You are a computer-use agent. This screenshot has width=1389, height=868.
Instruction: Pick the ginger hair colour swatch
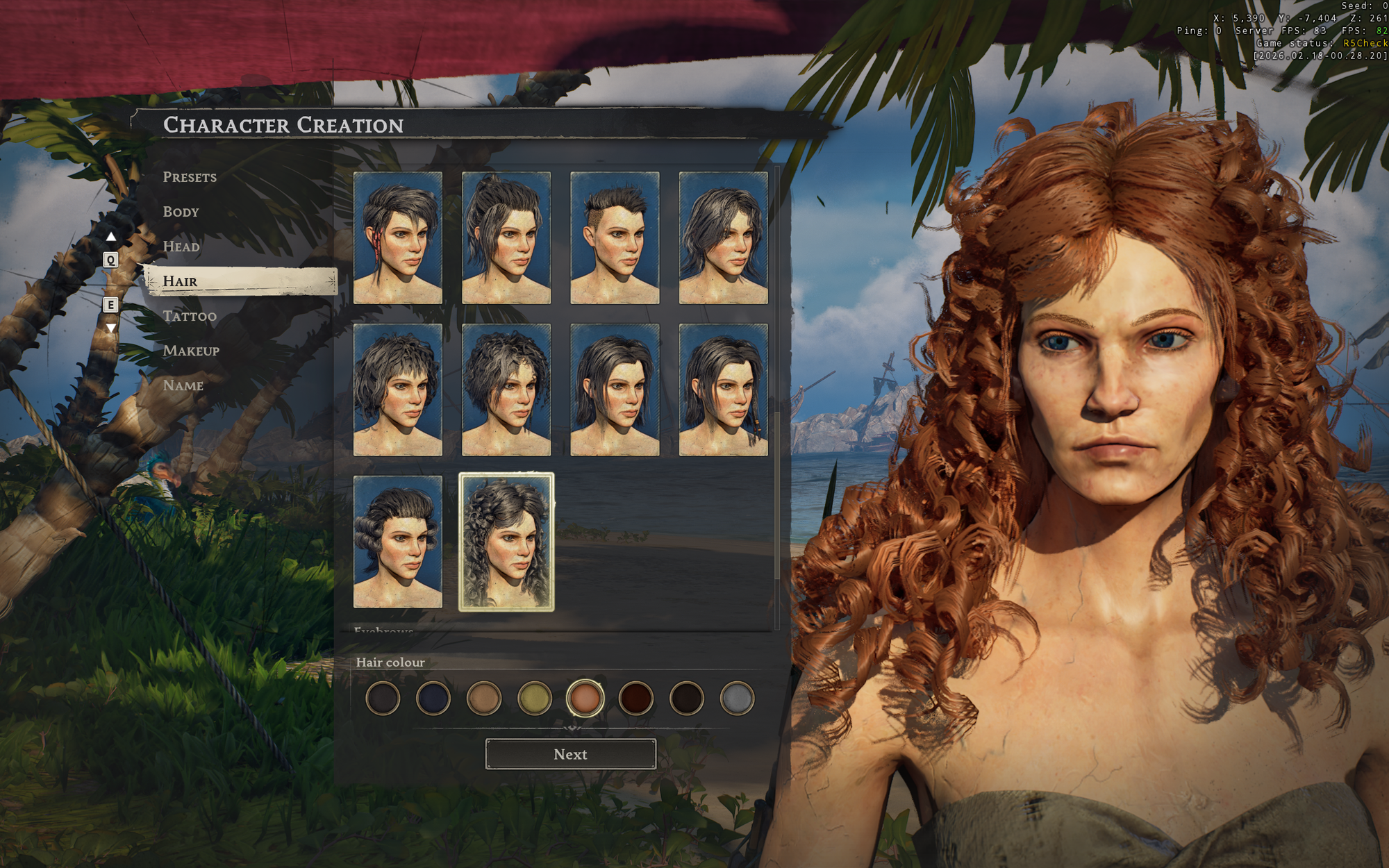click(x=585, y=698)
